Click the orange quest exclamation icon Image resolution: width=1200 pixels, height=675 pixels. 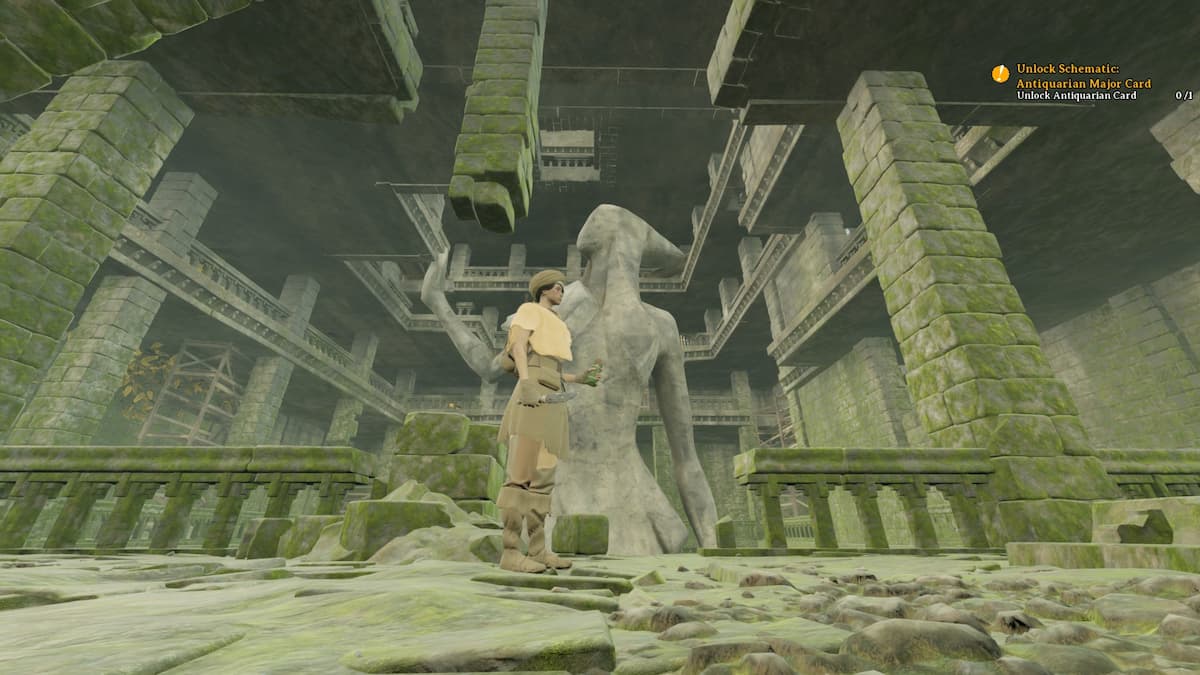click(1000, 73)
